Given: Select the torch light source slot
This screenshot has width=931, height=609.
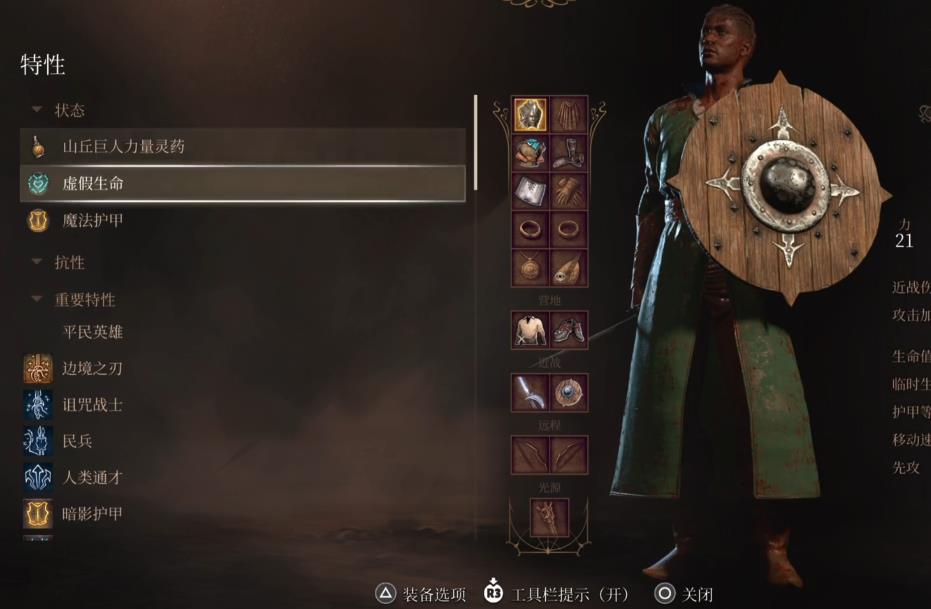Looking at the screenshot, I should pos(549,517).
